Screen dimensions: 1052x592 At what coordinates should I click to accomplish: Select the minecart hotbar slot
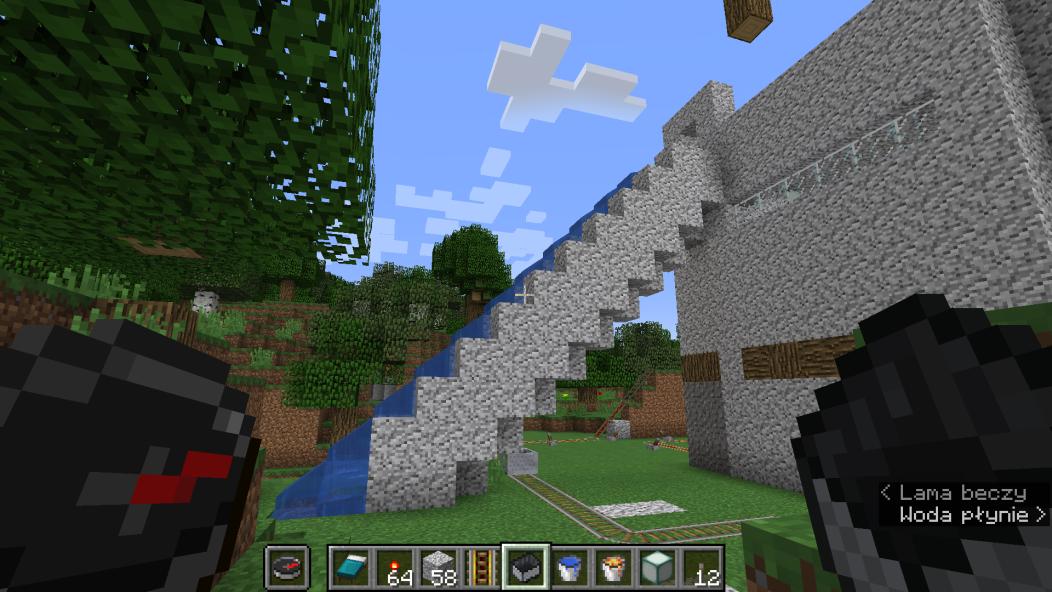(x=526, y=568)
